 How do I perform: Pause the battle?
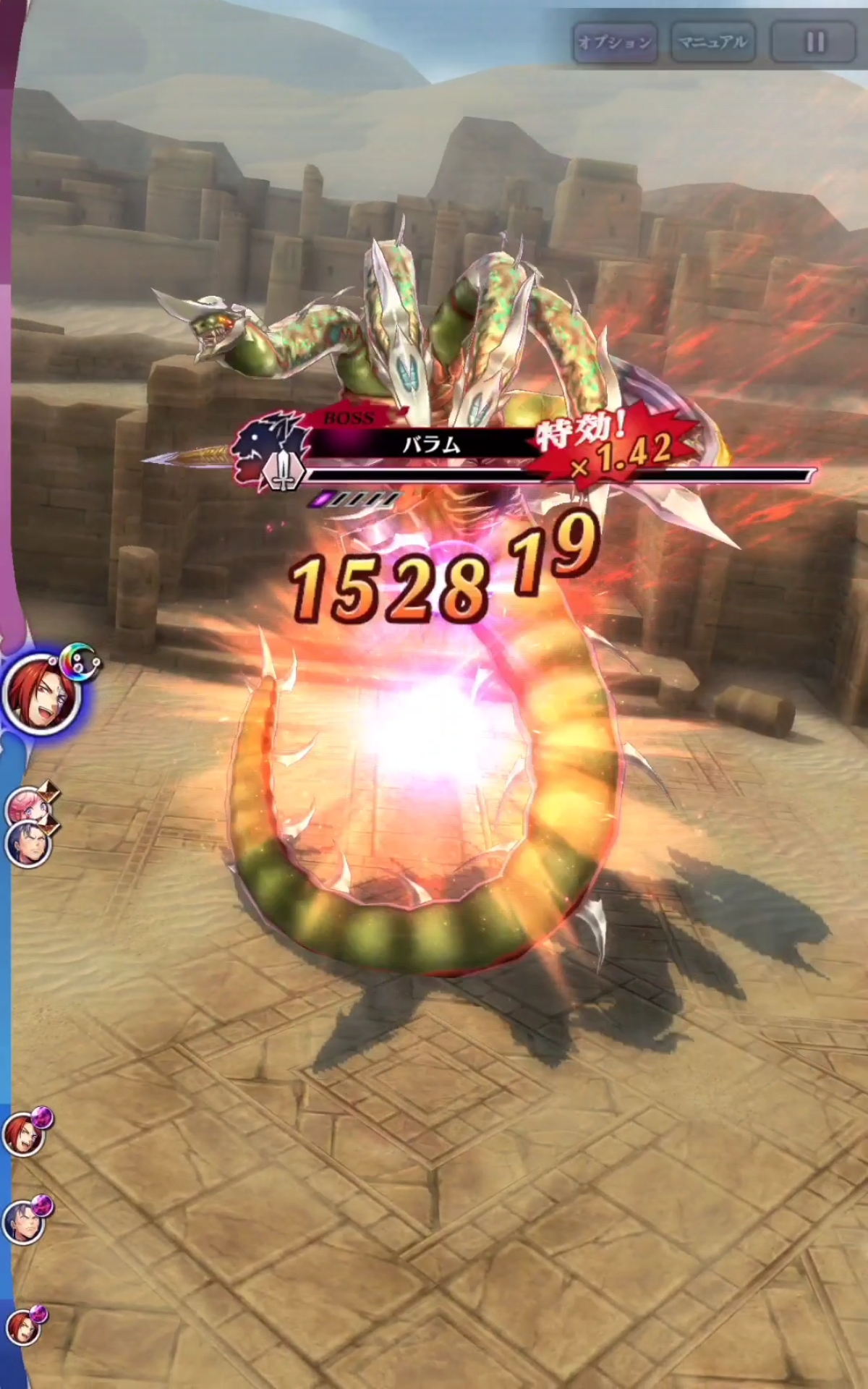pos(815,43)
